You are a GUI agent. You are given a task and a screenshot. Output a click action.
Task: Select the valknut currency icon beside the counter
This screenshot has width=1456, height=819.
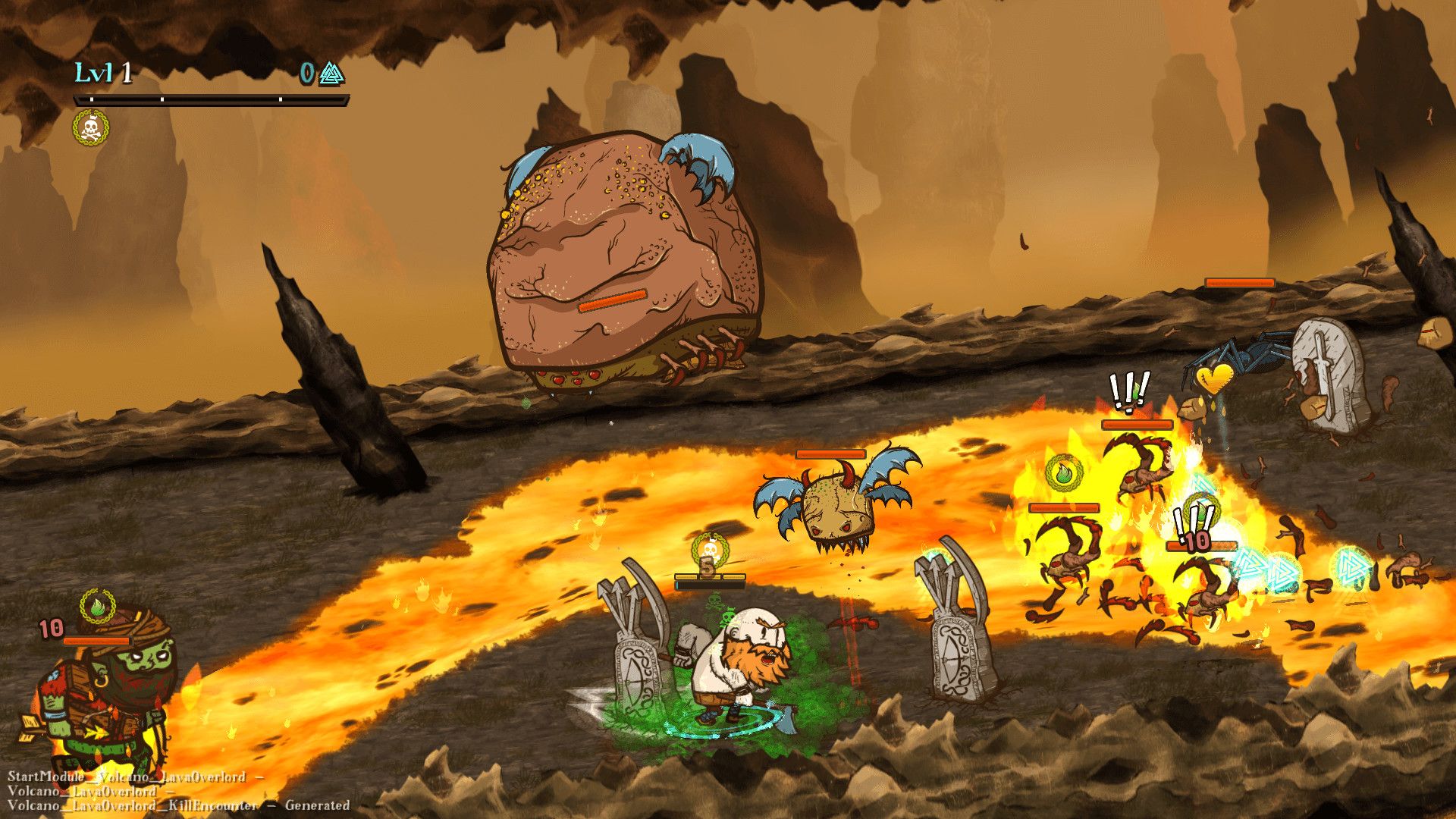(331, 74)
